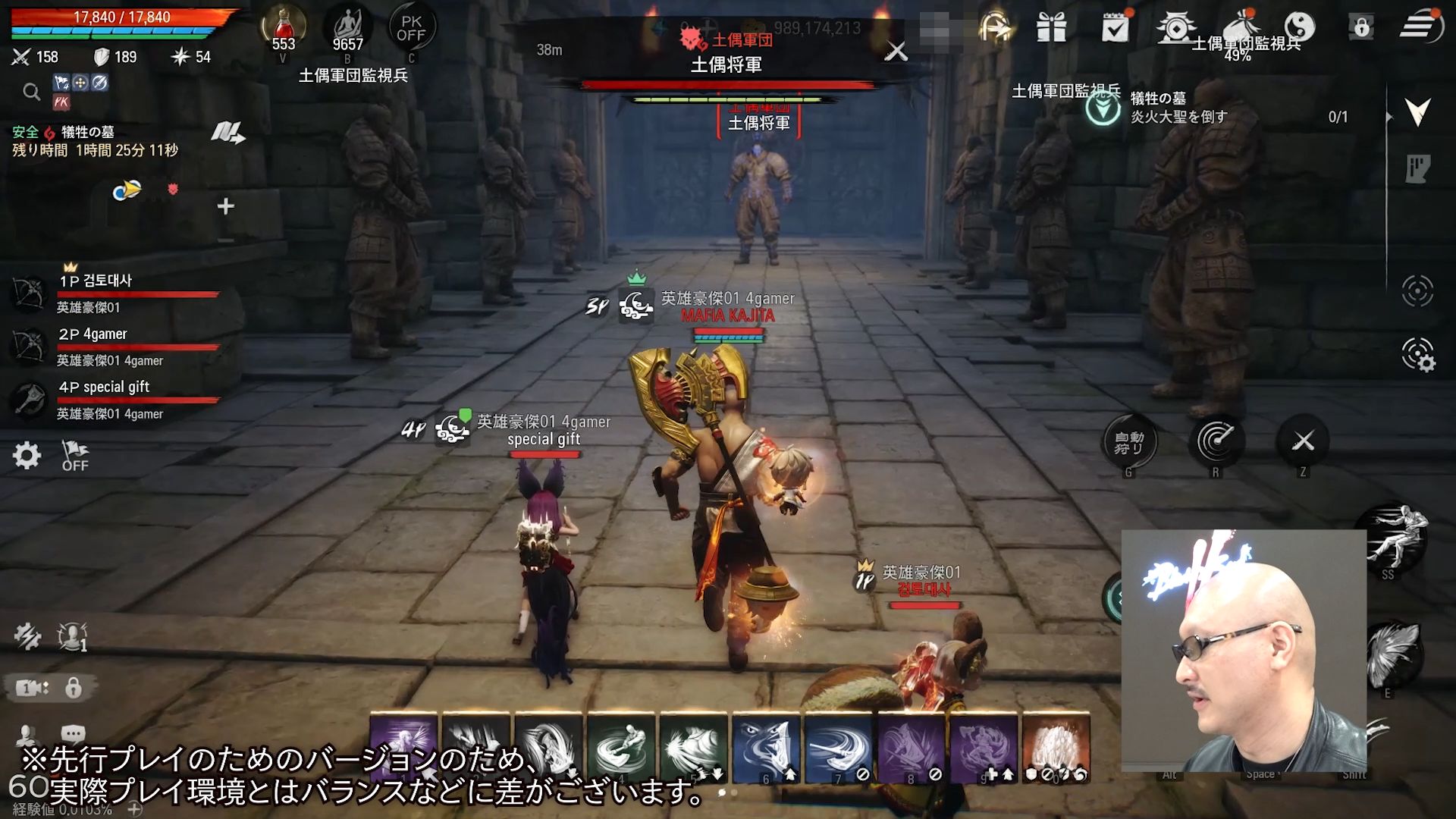Open the checklist calendar icon
1456x819 pixels.
tap(1115, 29)
